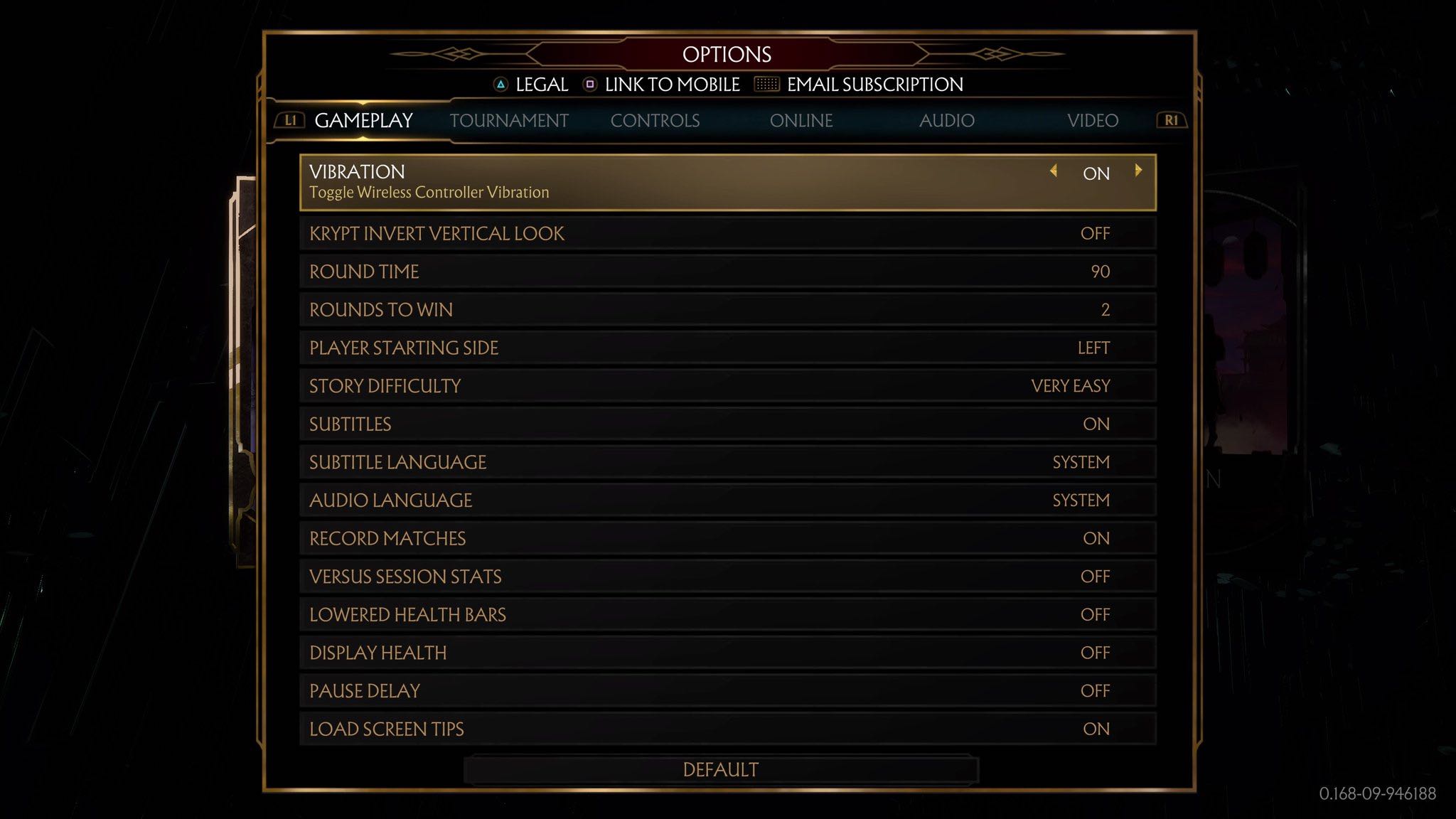Image resolution: width=1456 pixels, height=819 pixels.
Task: Go to the Audio tab
Action: click(x=946, y=121)
